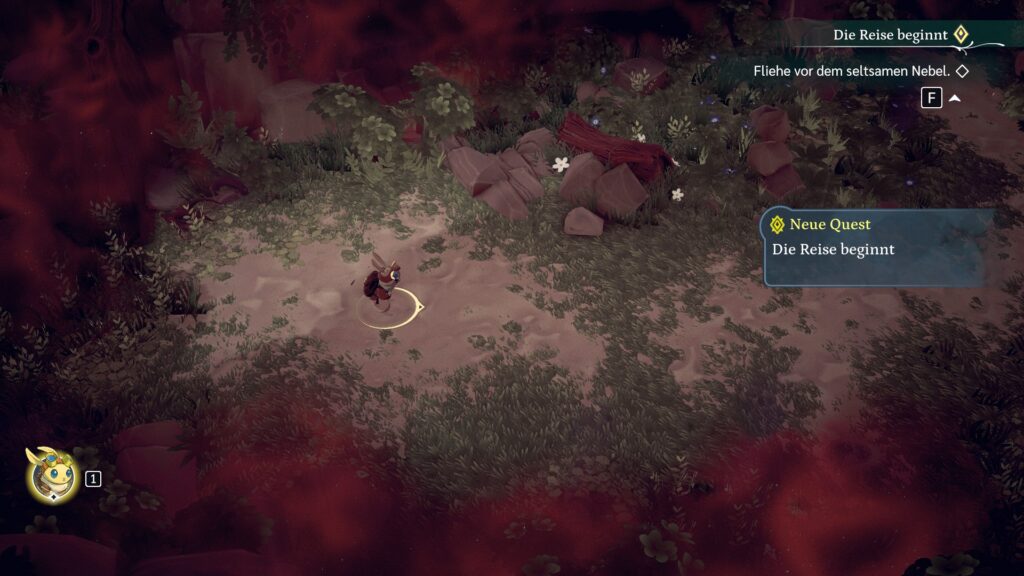Select the 'Fliehe vor dem seltsamen Nebel' objective
The height and width of the screenshot is (576, 1024).
(850, 72)
